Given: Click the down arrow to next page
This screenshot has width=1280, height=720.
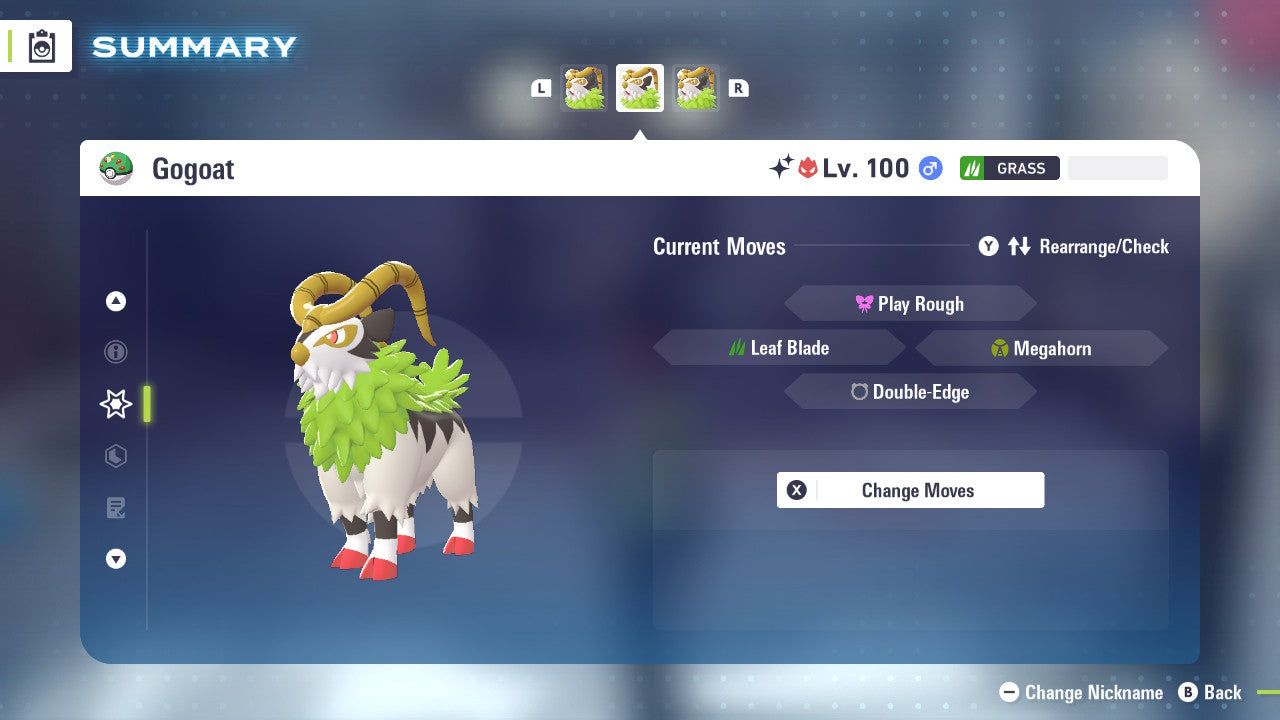Looking at the screenshot, I should (116, 559).
